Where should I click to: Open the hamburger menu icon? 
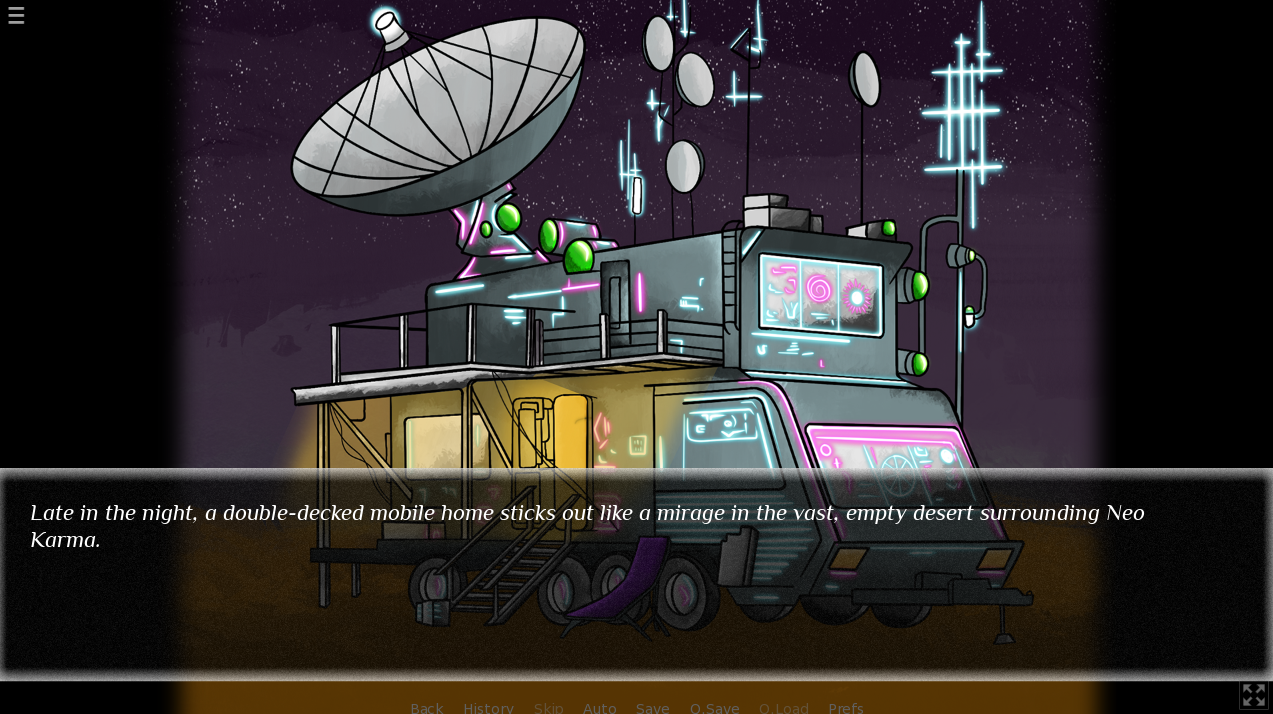(16, 15)
